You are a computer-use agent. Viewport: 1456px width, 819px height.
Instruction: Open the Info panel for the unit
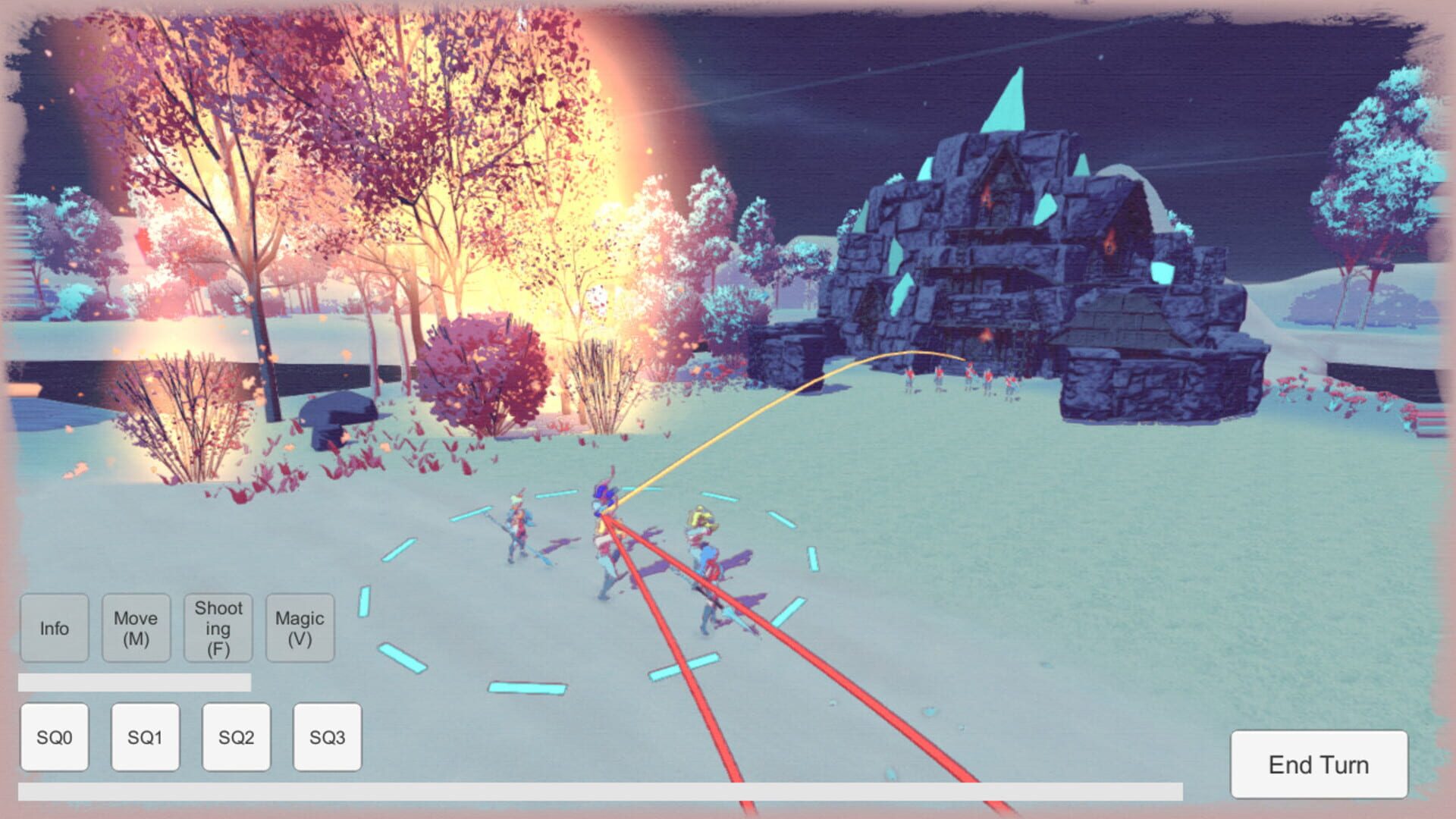point(54,629)
